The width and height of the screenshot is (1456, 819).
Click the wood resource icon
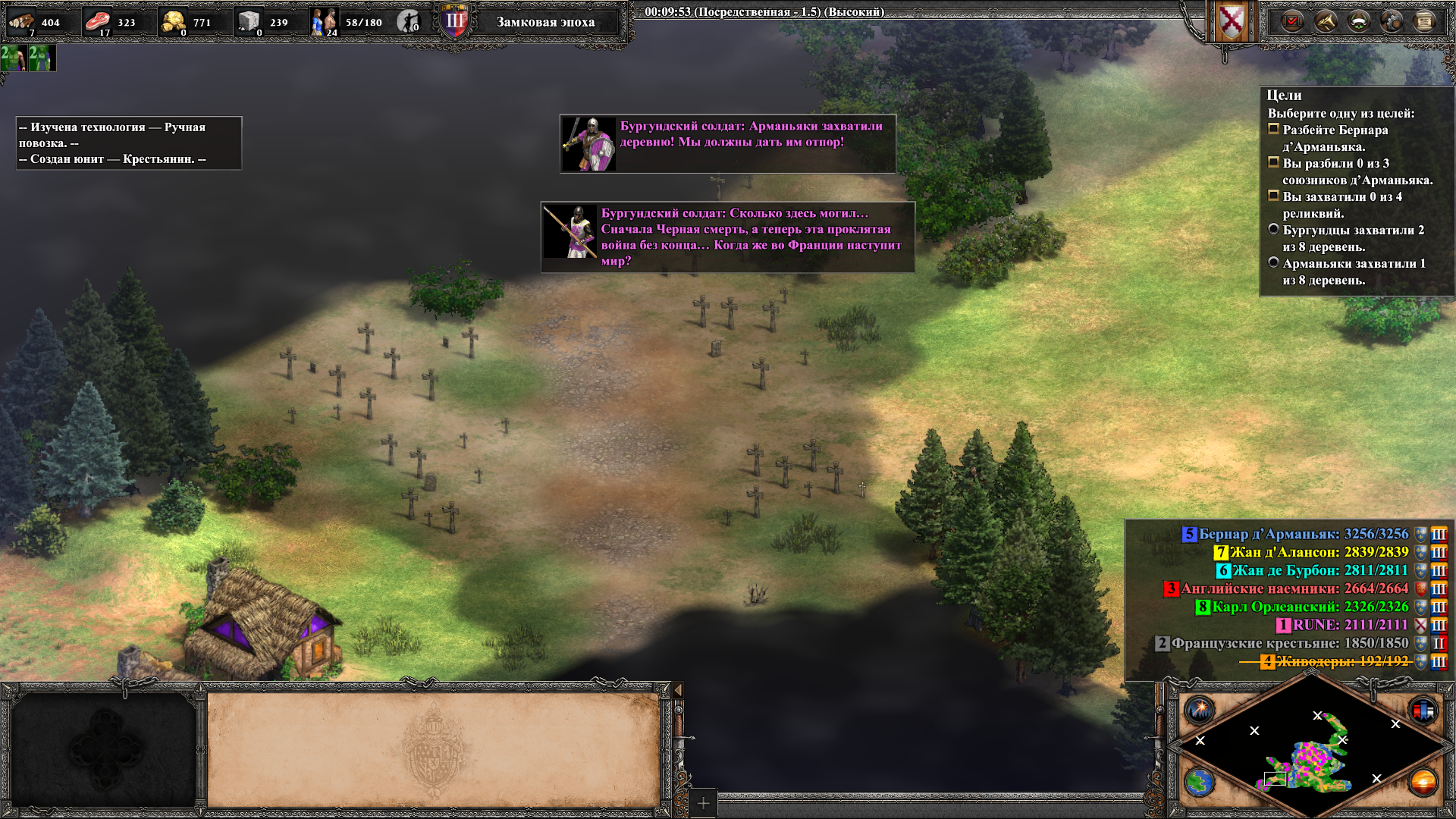[x=21, y=22]
